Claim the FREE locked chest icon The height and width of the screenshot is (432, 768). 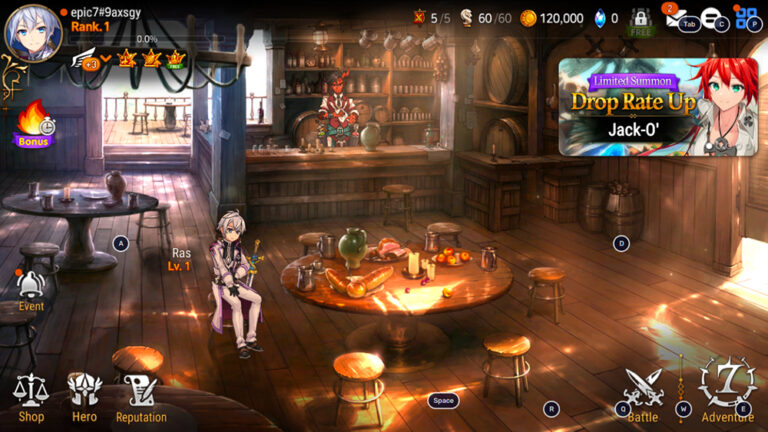click(640, 22)
